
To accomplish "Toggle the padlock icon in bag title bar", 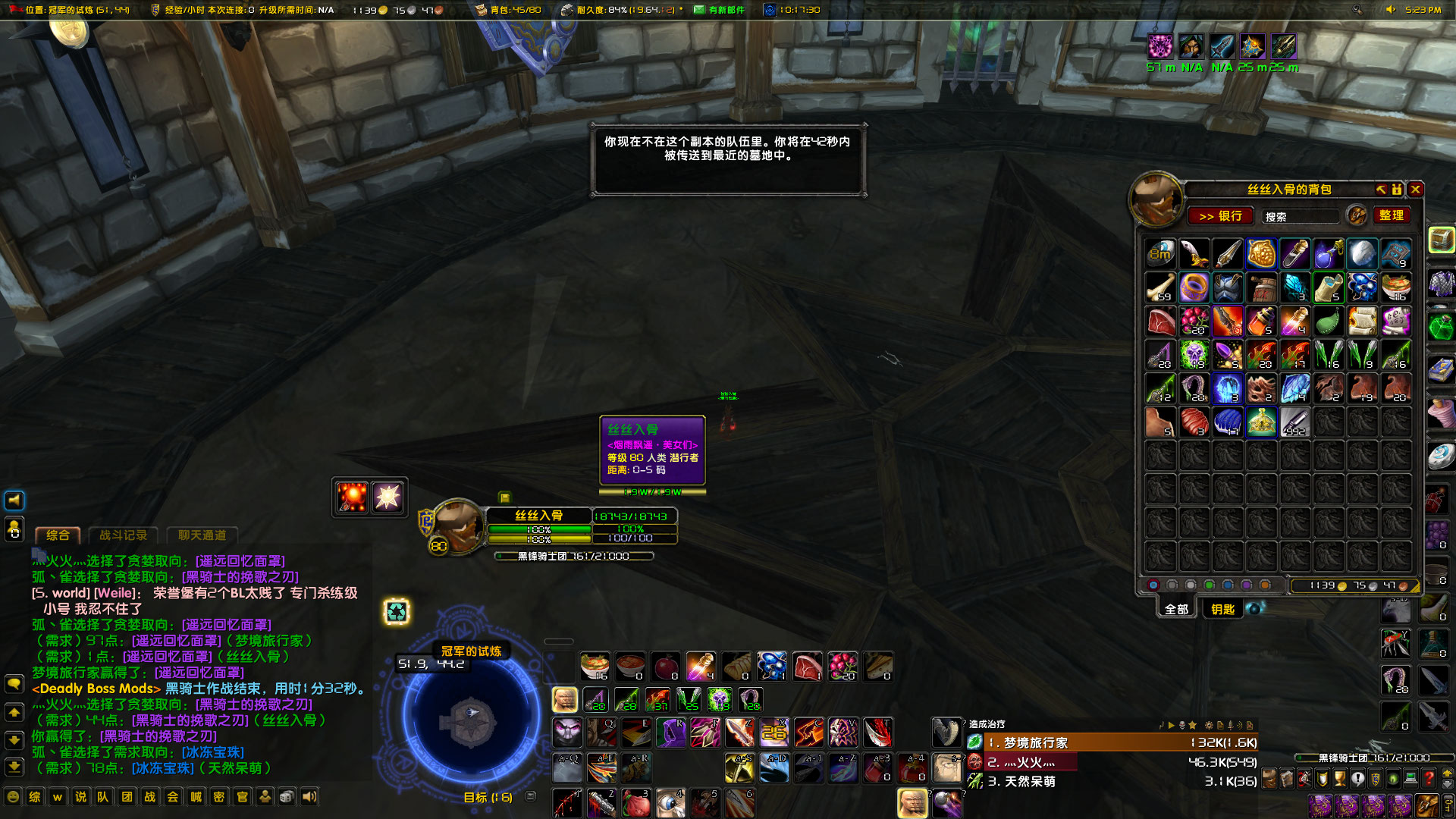I will 1397,190.
